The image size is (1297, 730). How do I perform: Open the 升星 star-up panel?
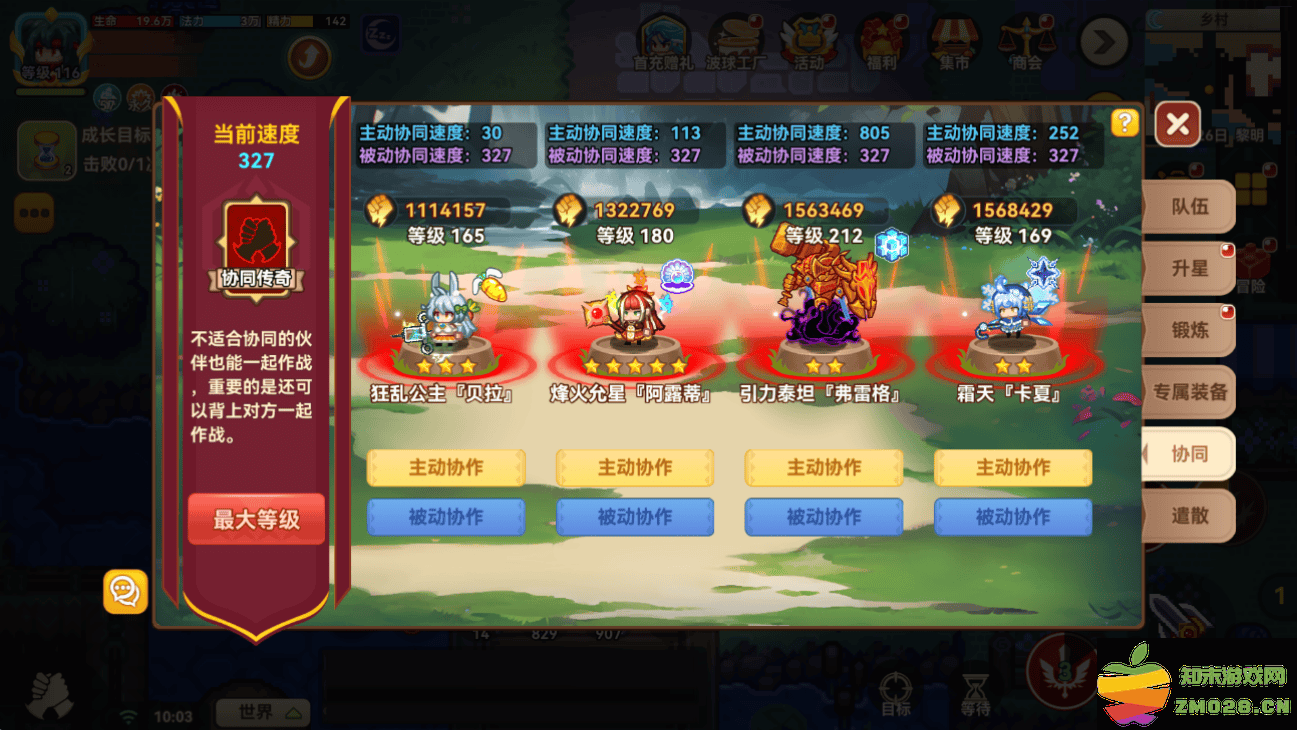(1190, 268)
